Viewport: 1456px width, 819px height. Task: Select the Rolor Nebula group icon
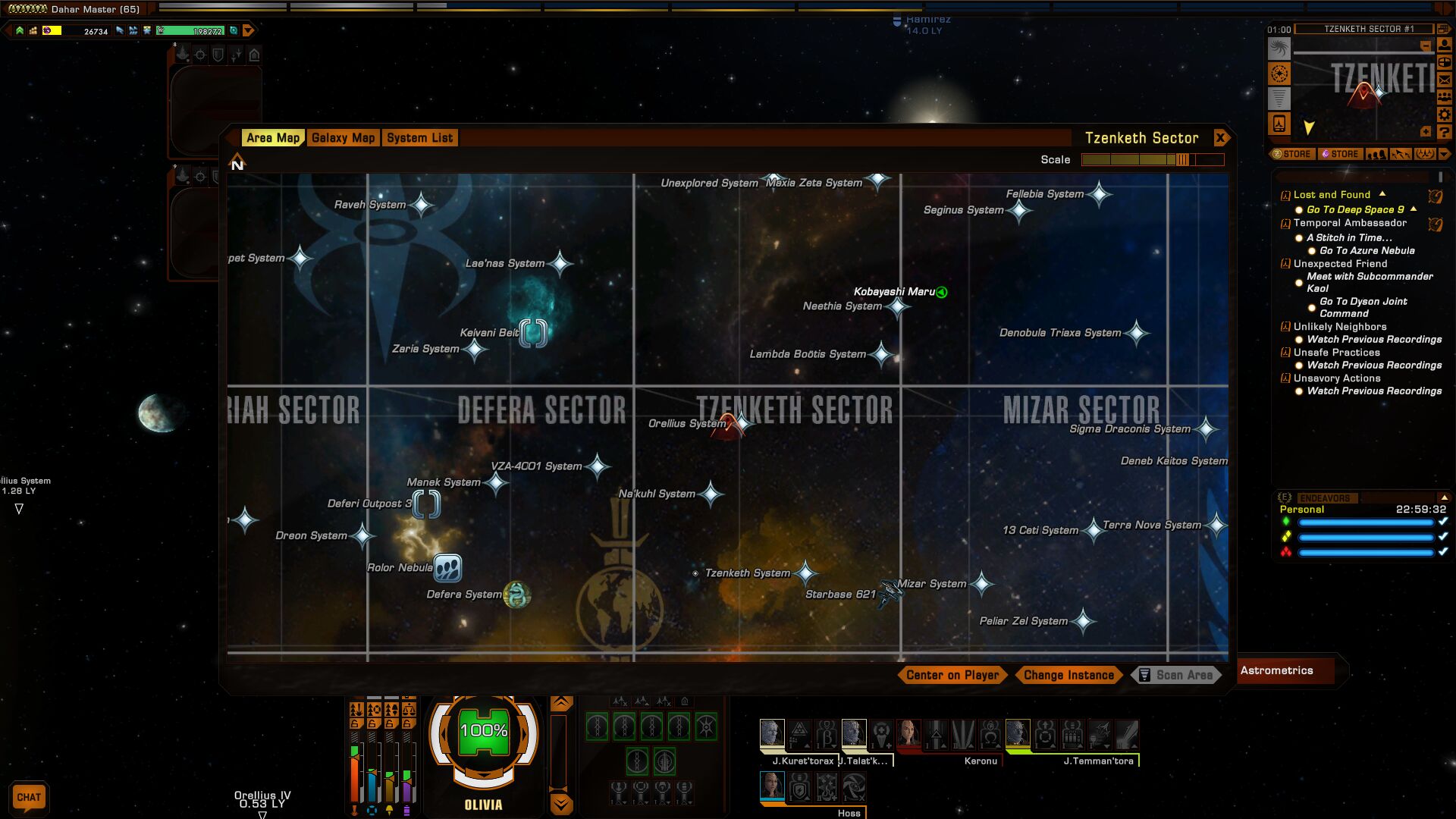(x=447, y=567)
